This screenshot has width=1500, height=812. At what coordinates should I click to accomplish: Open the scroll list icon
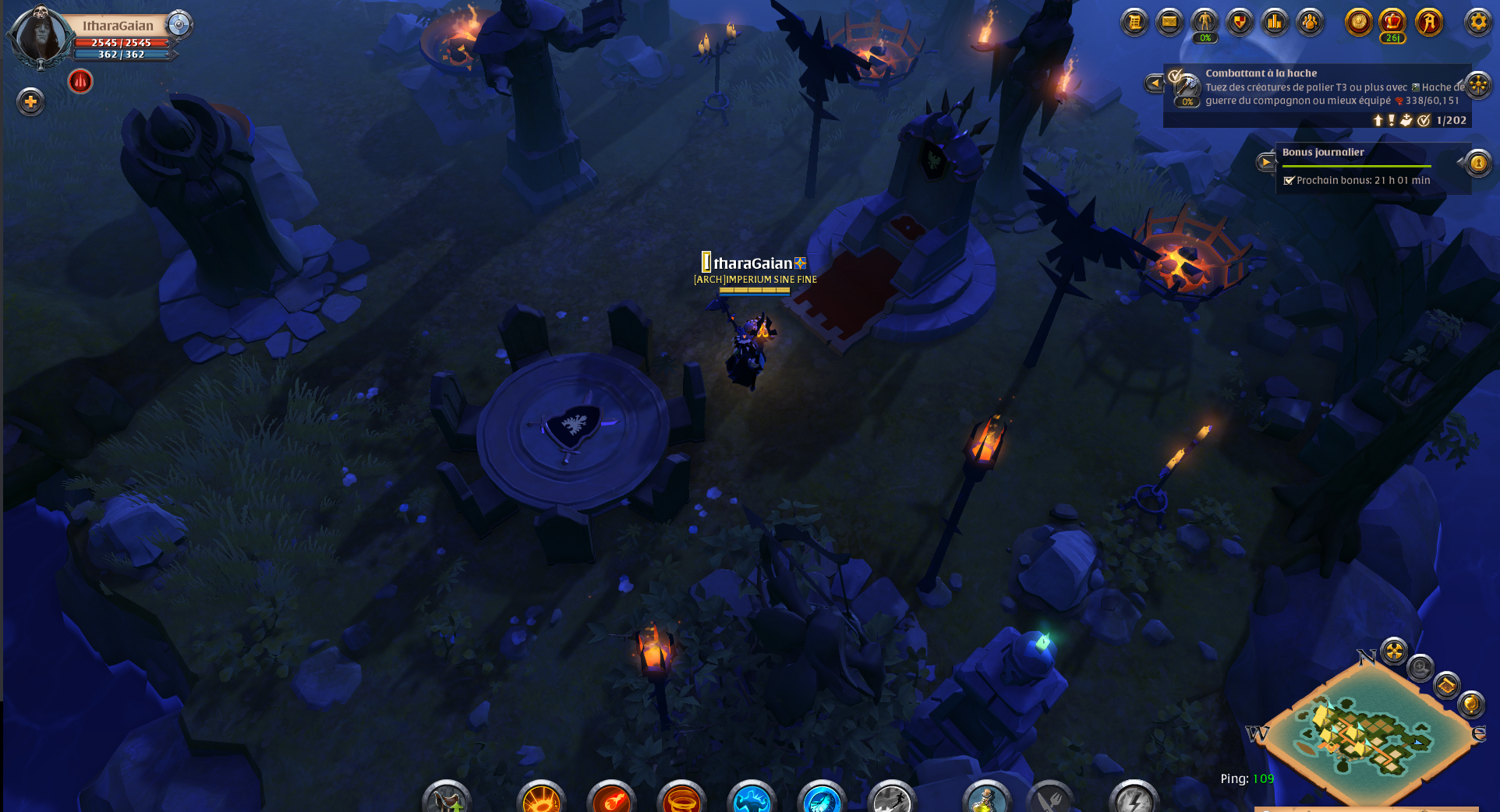click(x=1134, y=22)
